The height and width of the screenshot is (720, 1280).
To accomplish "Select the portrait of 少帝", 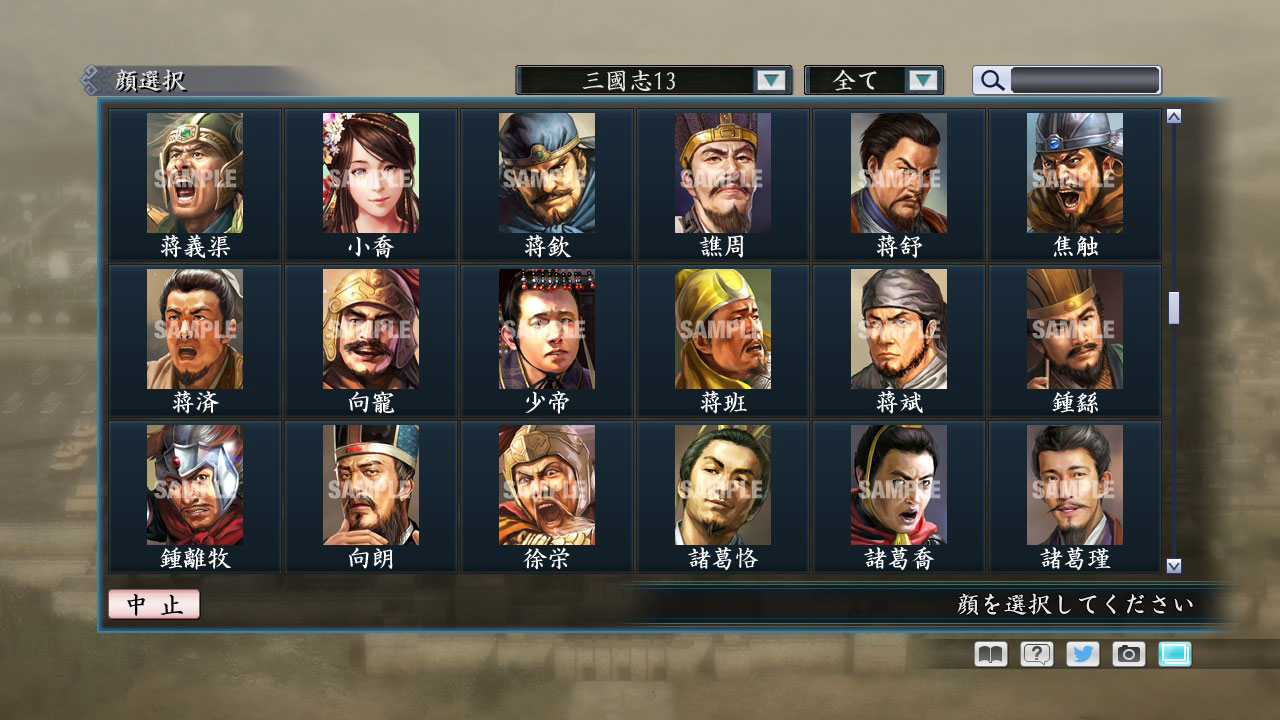I will 545,328.
